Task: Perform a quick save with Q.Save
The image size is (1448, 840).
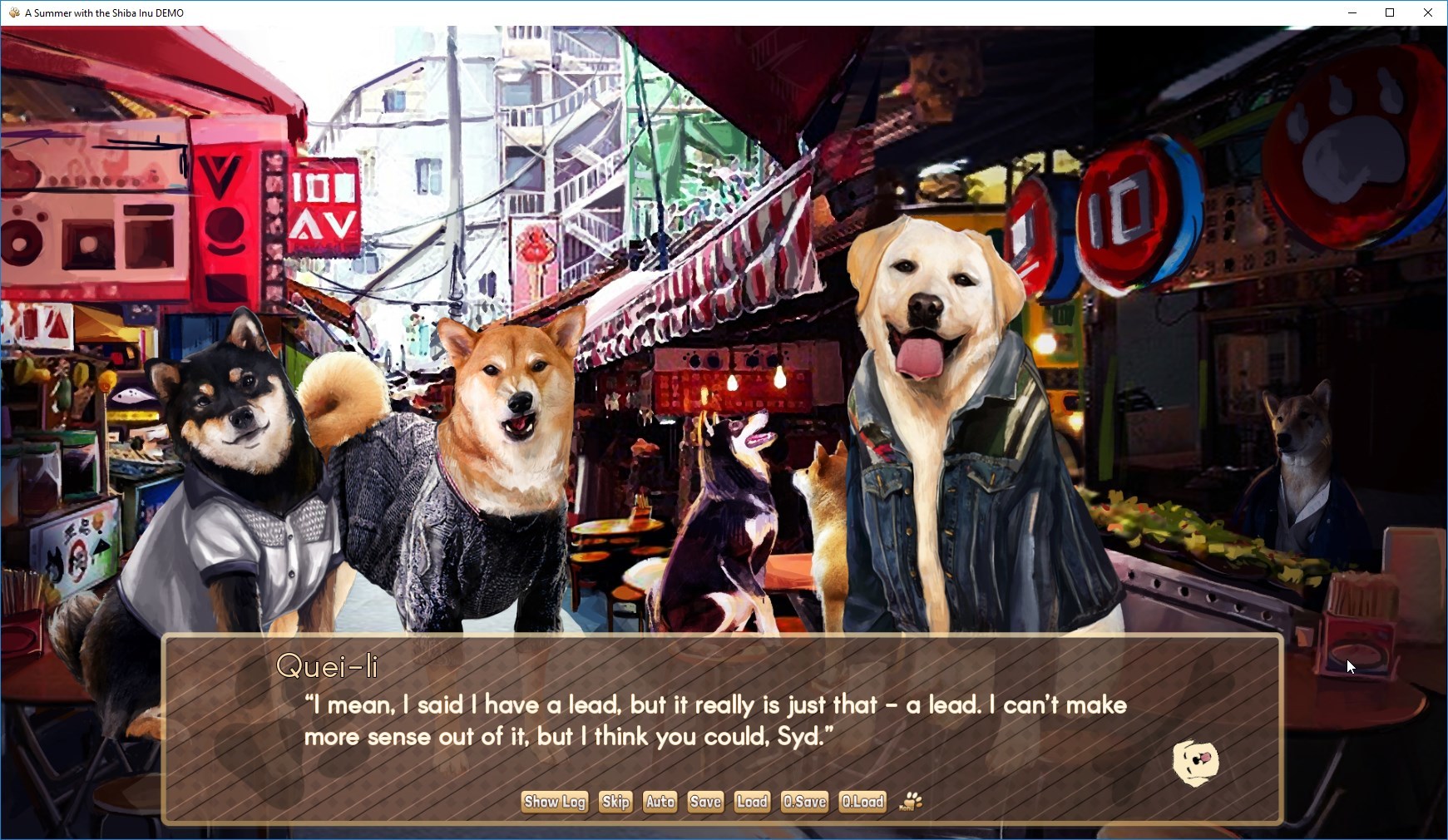Action: click(803, 802)
